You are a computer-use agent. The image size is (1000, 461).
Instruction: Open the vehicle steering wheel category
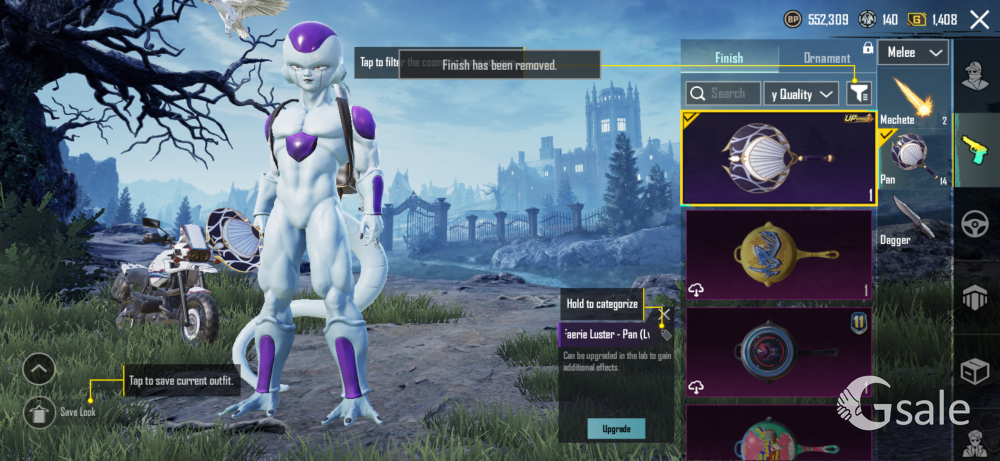pos(976,224)
